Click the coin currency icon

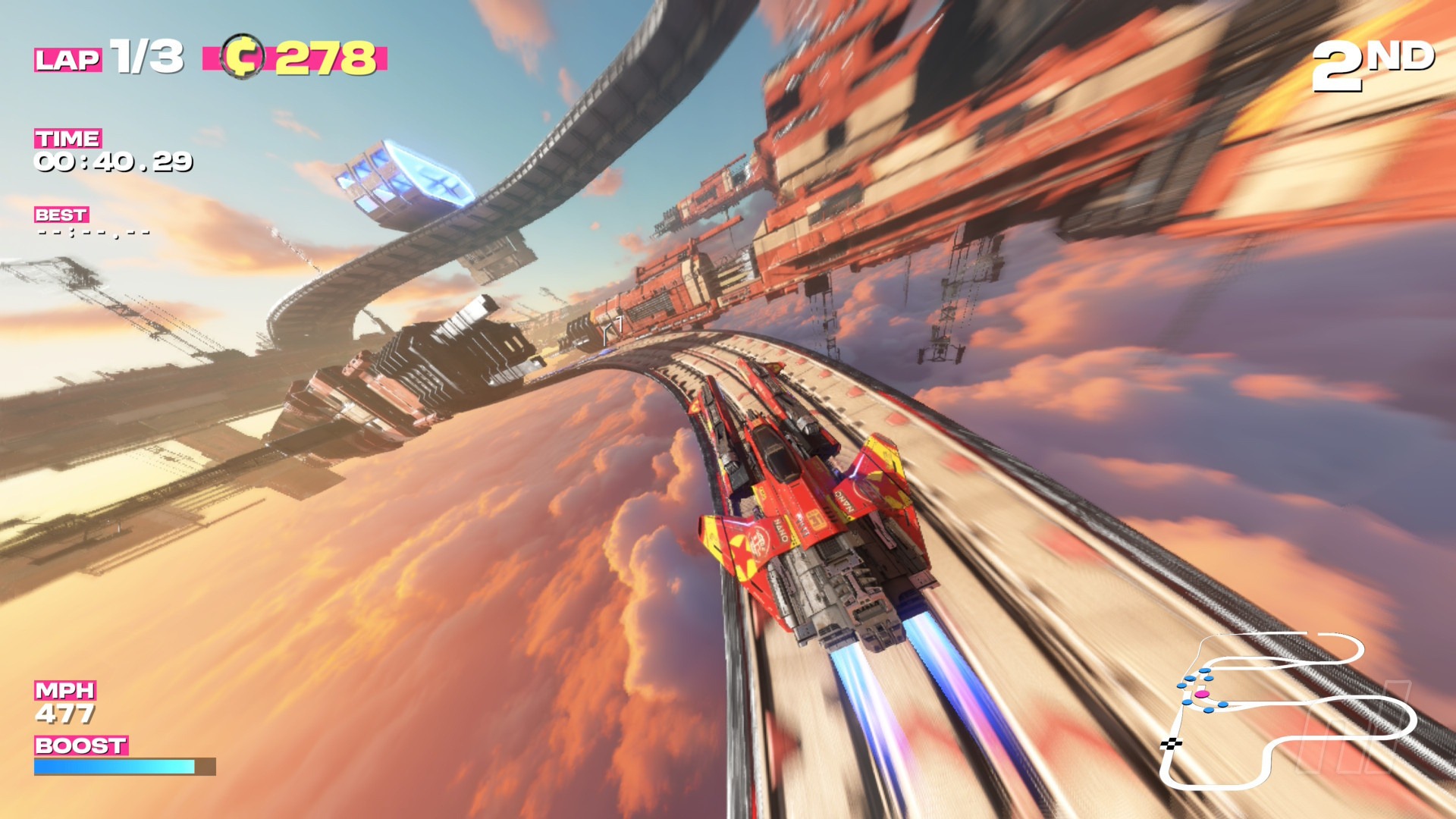(242, 56)
